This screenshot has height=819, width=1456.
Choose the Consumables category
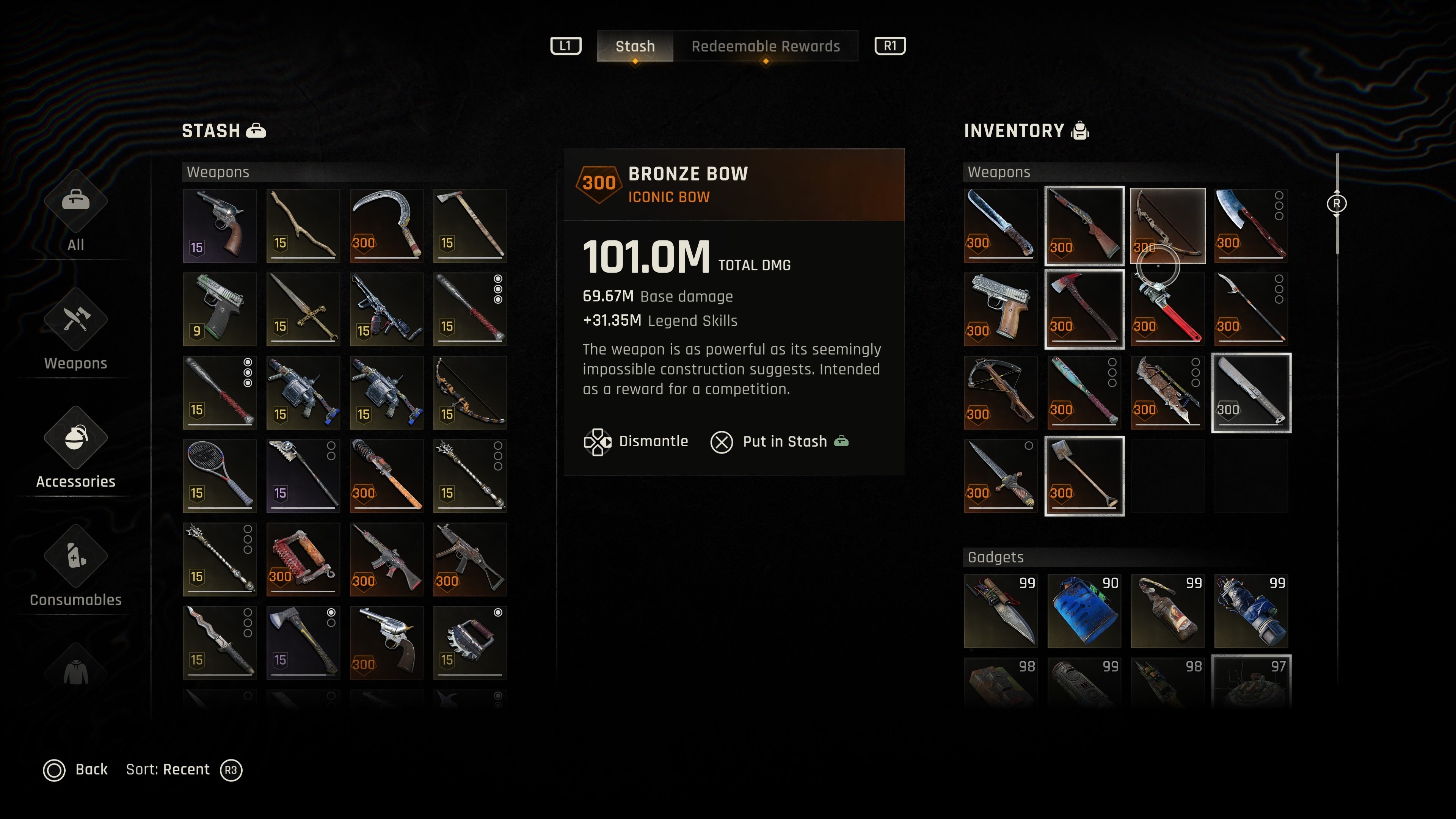[x=76, y=568]
